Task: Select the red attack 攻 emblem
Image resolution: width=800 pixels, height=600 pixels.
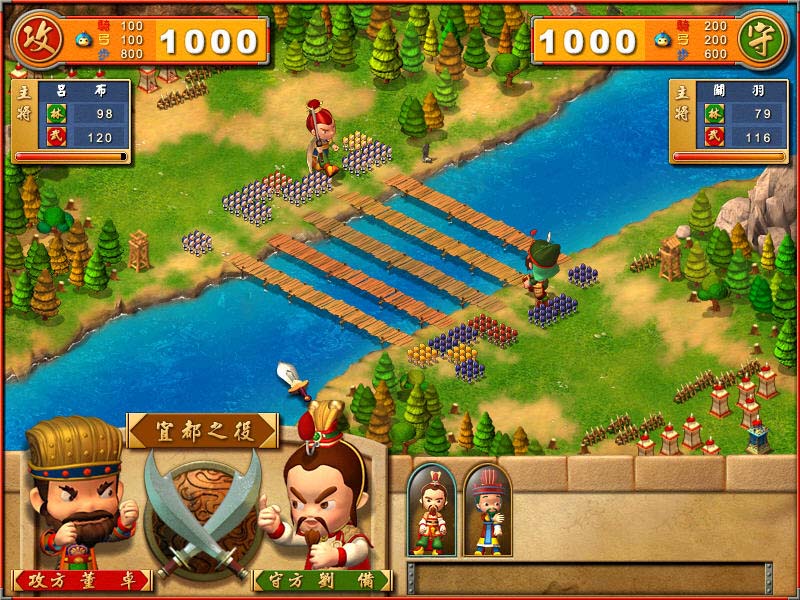Action: tap(32, 40)
